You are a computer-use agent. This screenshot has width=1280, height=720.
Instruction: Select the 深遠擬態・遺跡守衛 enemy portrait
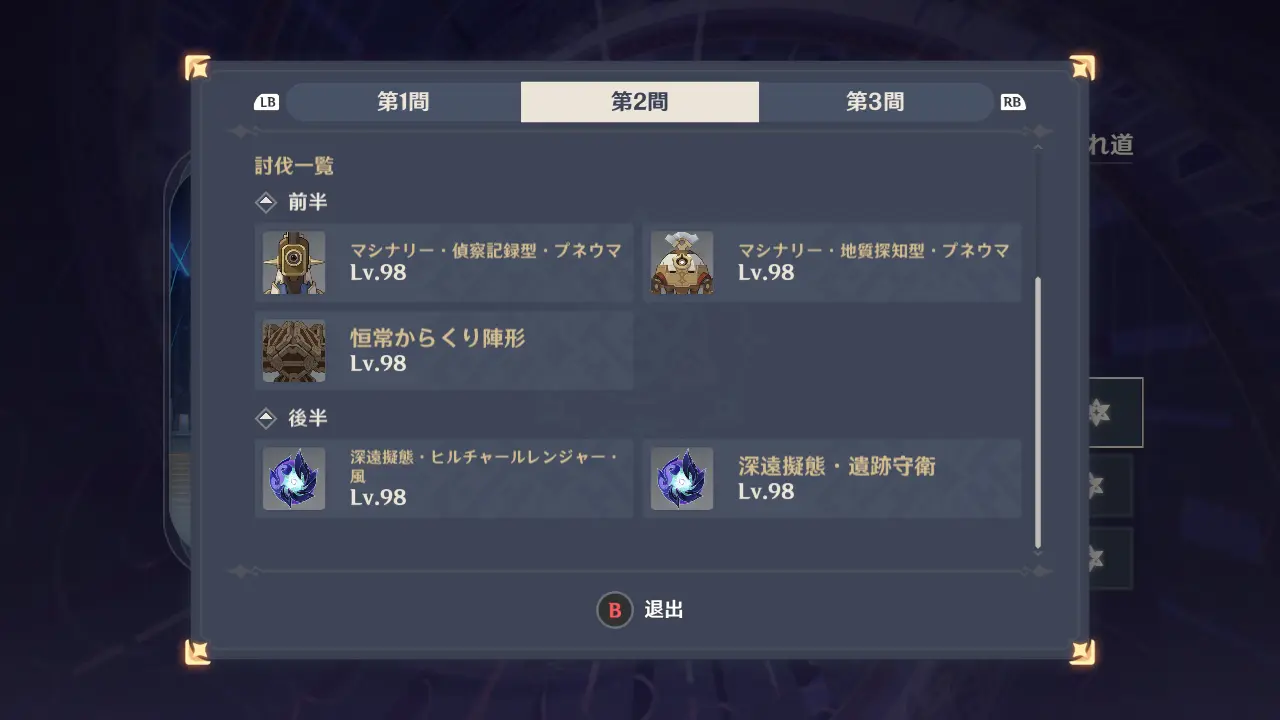682,479
